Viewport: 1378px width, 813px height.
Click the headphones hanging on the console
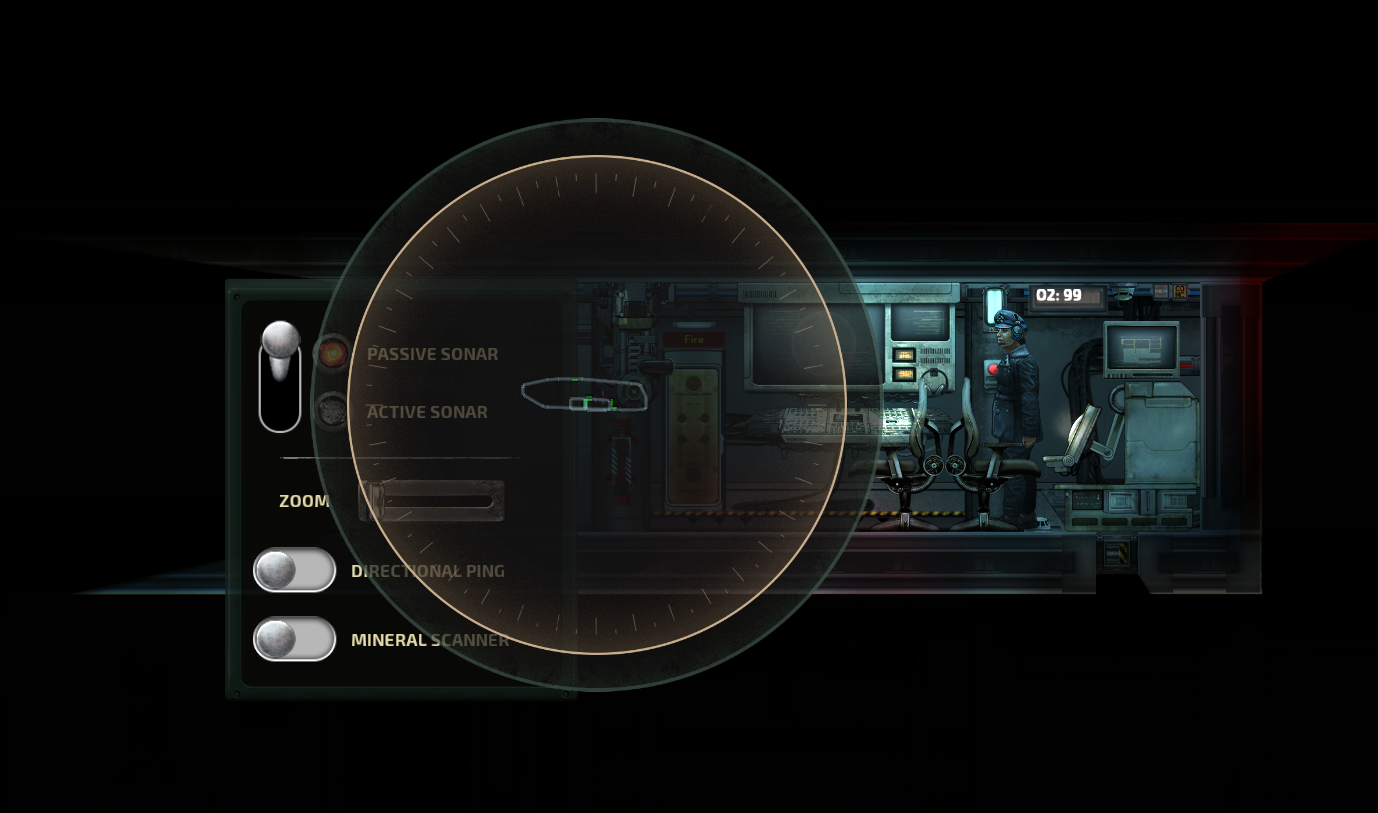tap(934, 384)
